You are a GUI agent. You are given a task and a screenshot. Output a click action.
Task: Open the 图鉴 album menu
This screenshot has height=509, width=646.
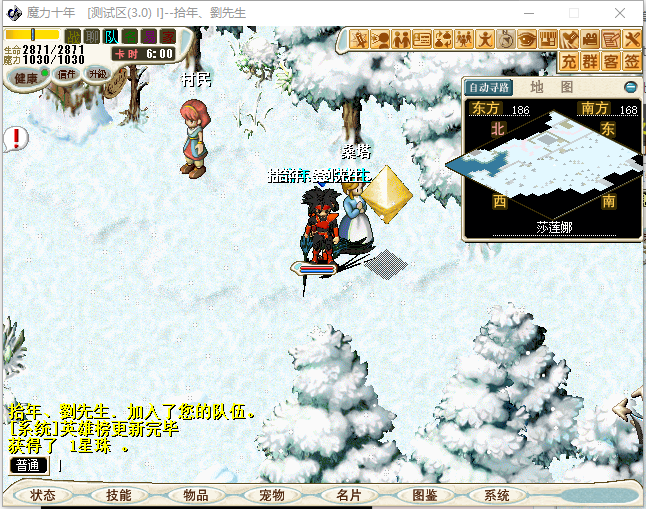[424, 495]
